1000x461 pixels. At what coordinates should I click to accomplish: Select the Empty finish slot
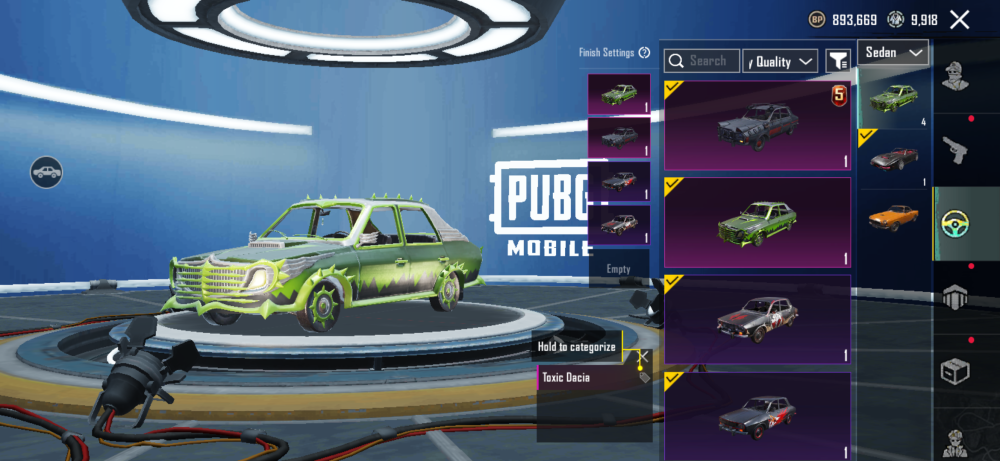click(x=619, y=269)
